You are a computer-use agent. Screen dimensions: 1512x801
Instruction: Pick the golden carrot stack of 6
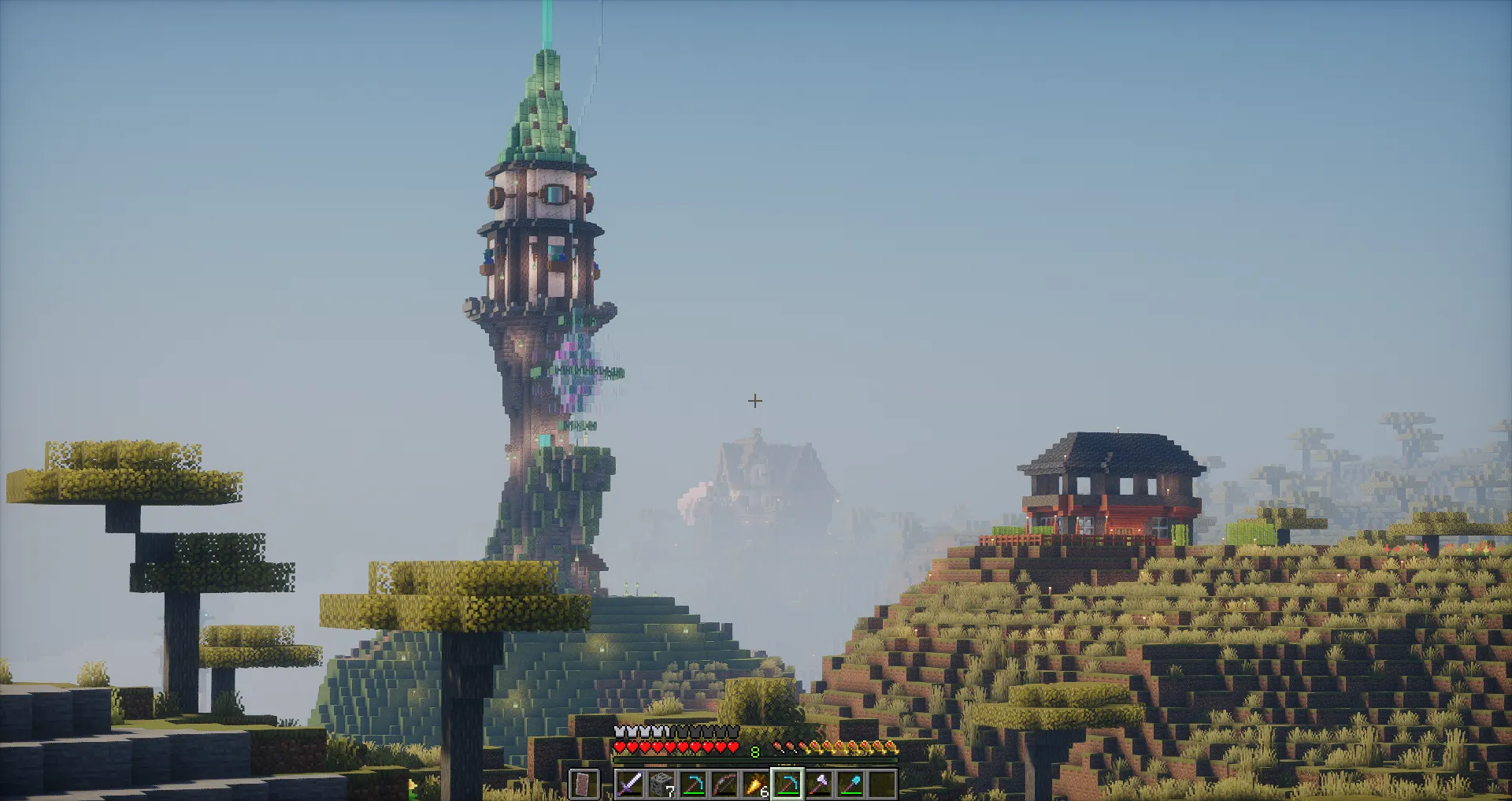[x=756, y=784]
